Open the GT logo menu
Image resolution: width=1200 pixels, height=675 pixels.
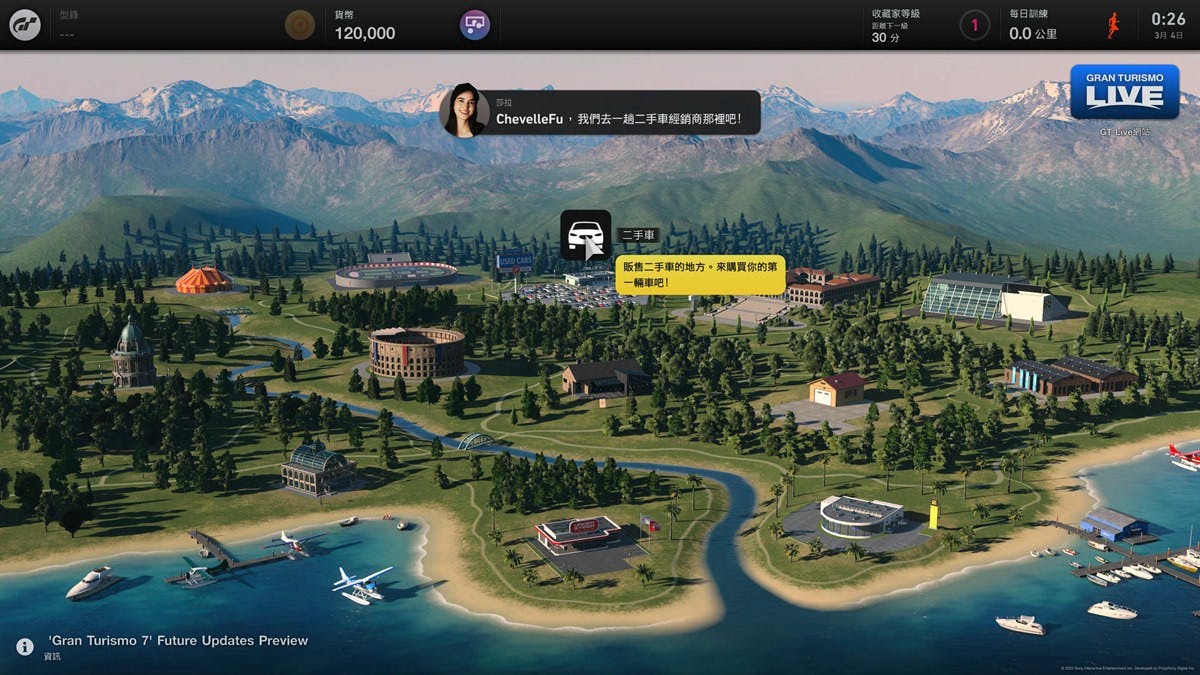(x=25, y=25)
